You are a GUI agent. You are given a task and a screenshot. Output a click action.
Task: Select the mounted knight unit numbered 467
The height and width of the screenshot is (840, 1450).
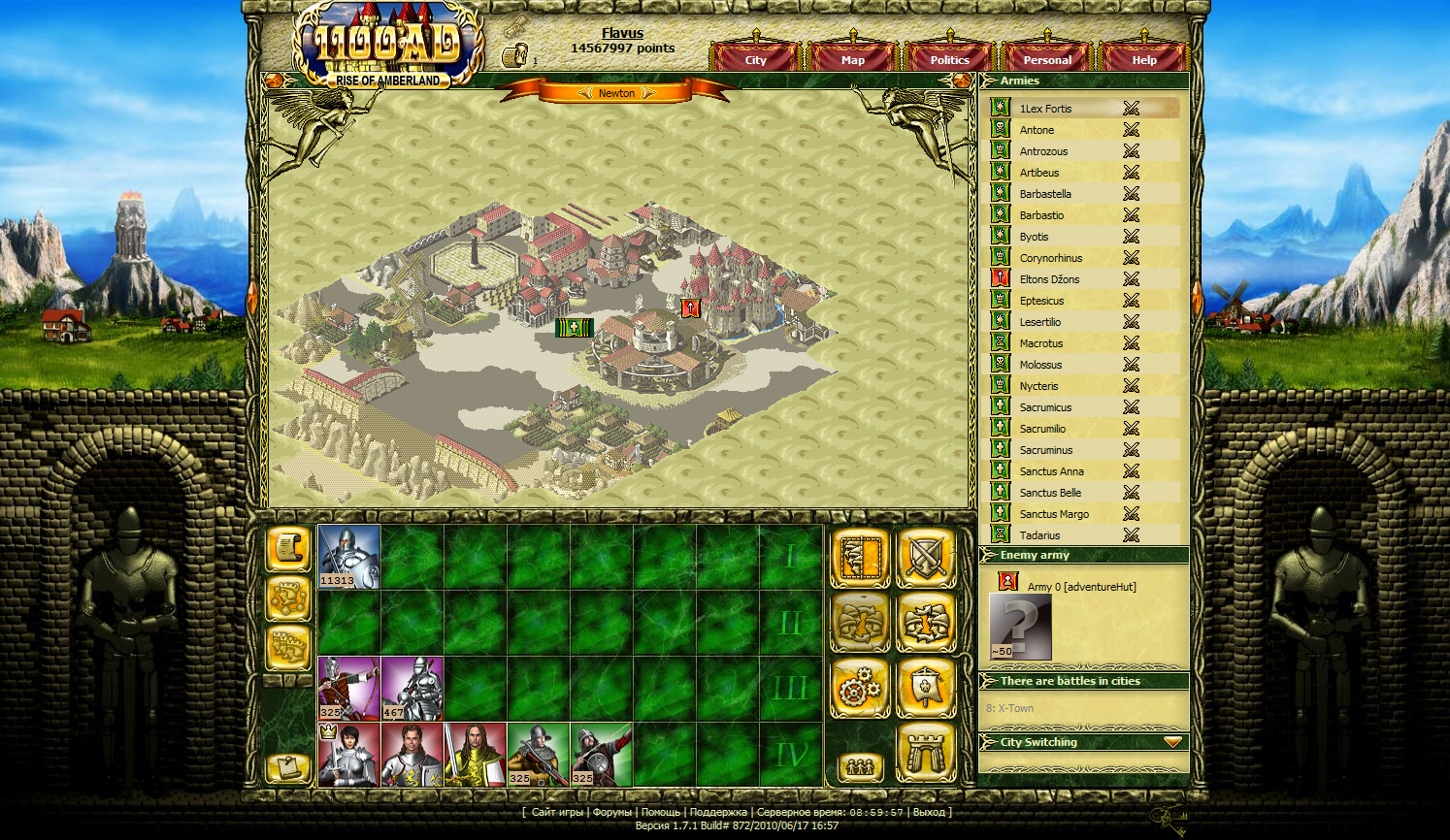412,688
